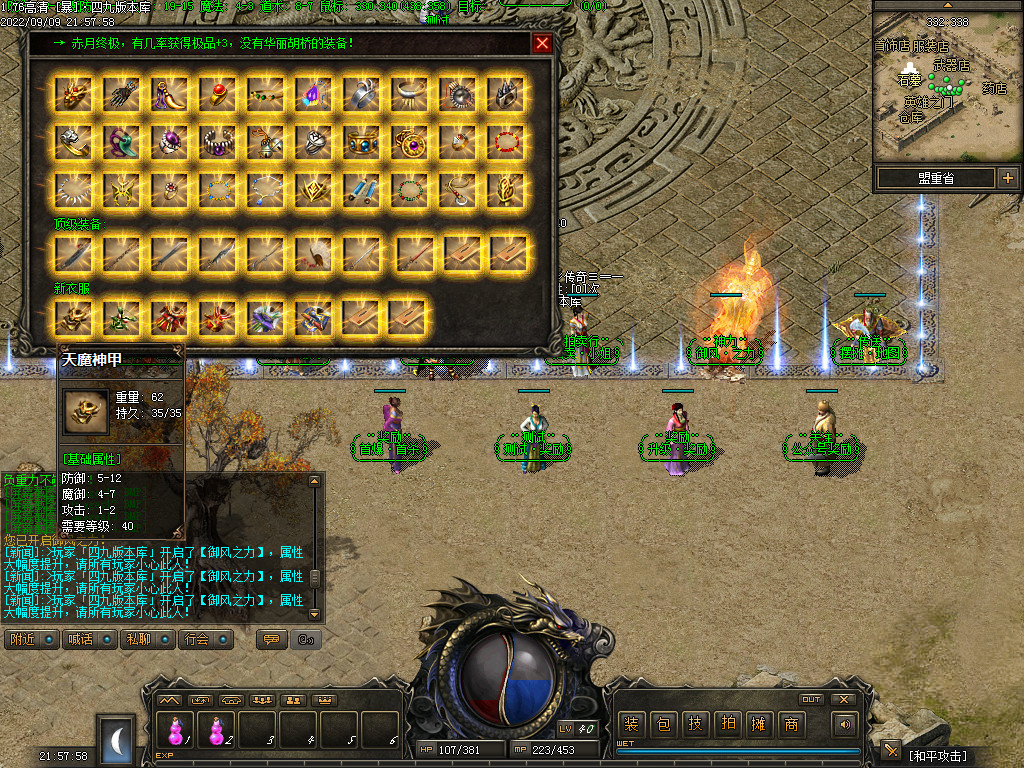Open the 摊 stall button
This screenshot has width=1024, height=768.
(759, 724)
